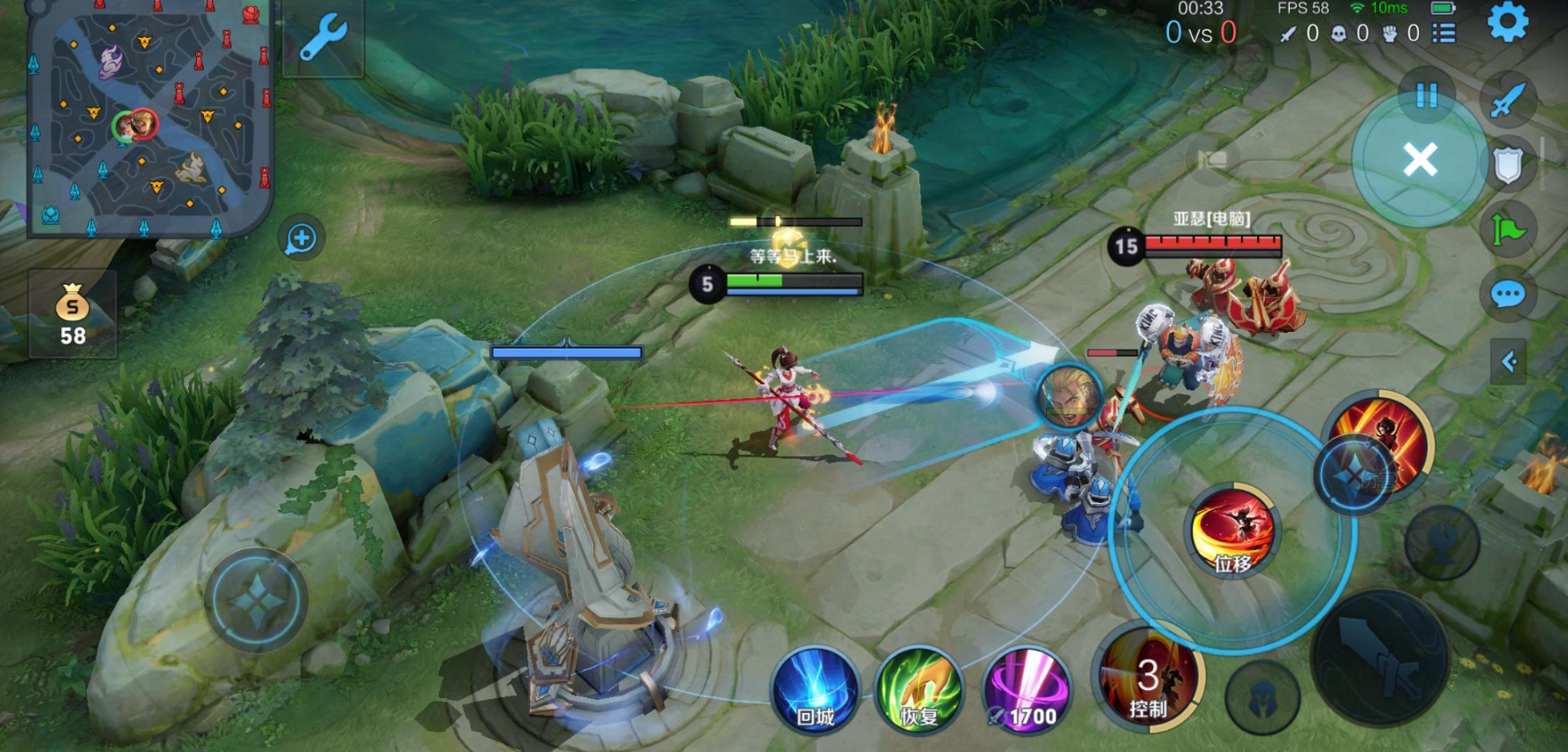Open the scoreboard list icon
This screenshot has height=752, width=1568.
coord(1444,34)
